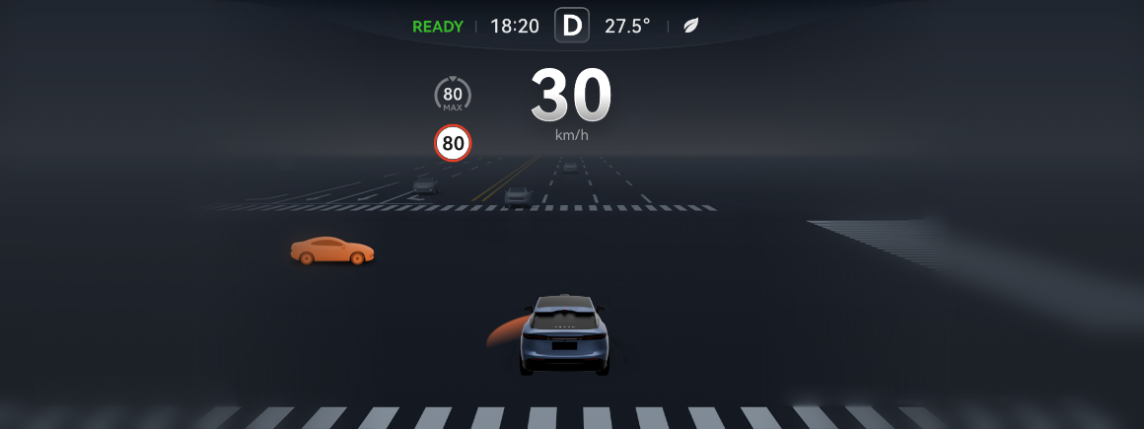The image size is (1144, 429).
Task: Select the eco leaf mode icon
Action: 690,26
